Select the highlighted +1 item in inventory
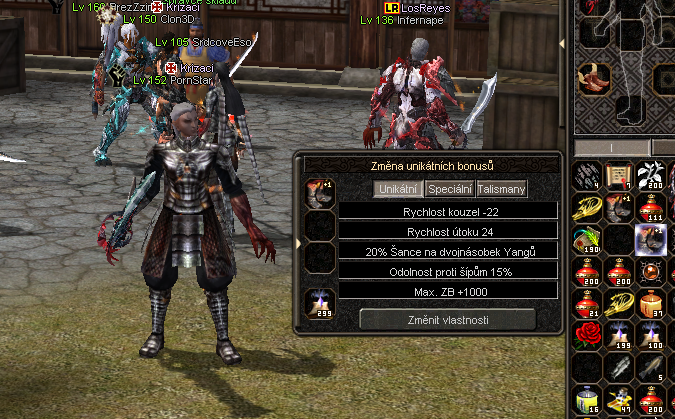 coord(651,239)
